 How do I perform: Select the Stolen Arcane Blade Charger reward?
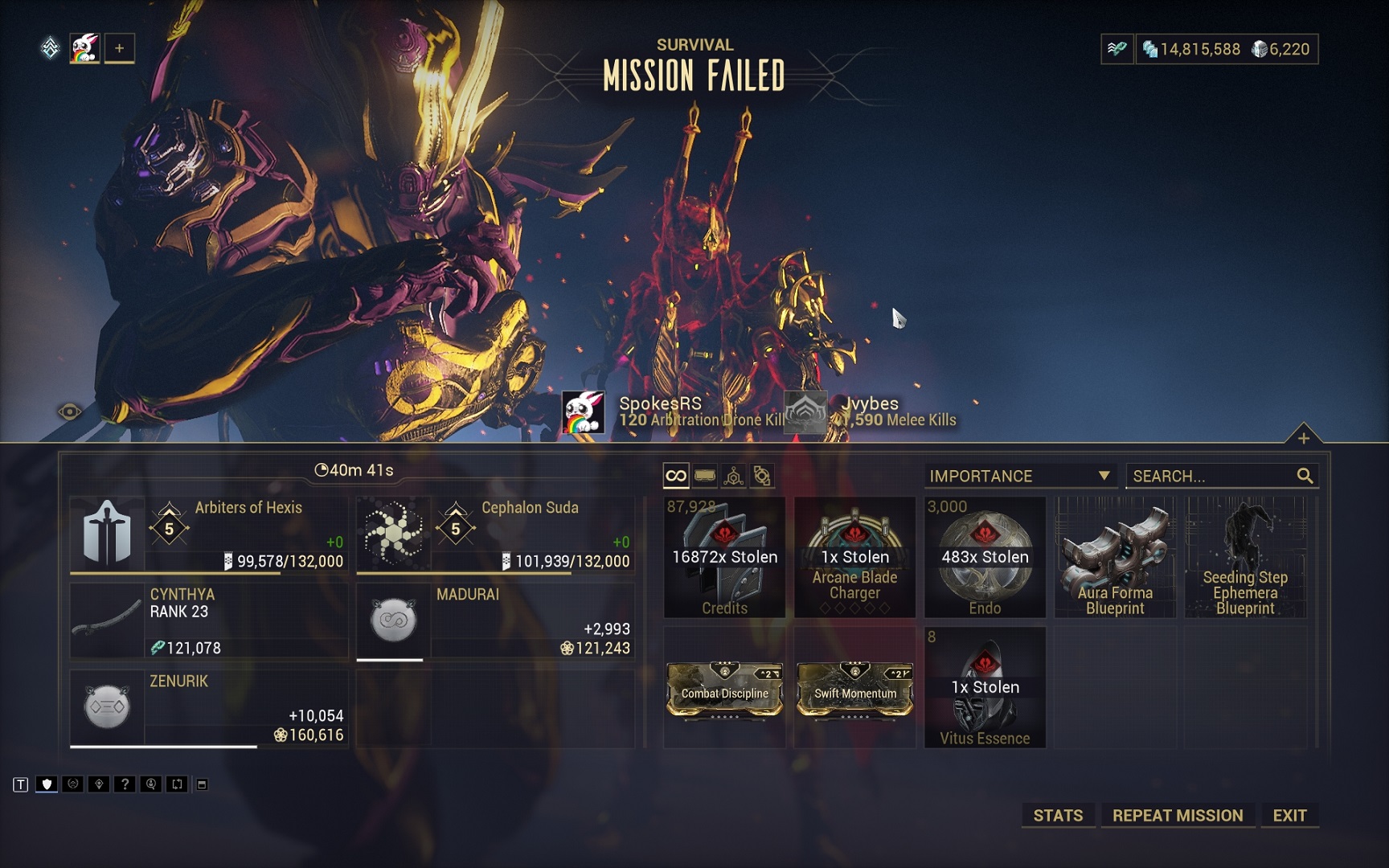coord(854,557)
